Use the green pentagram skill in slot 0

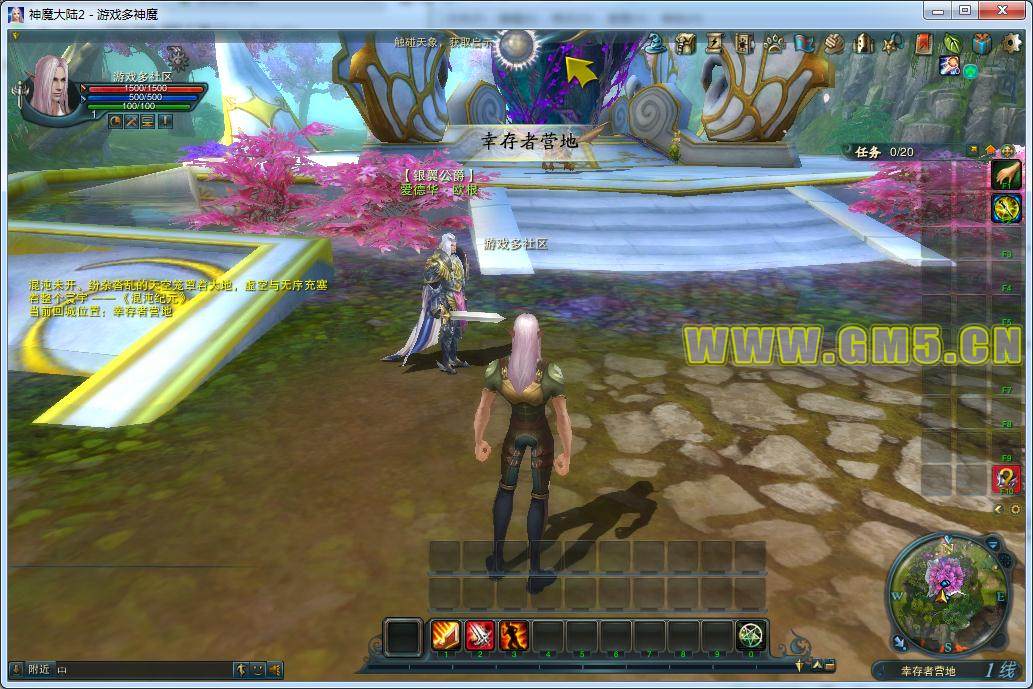pyautogui.click(x=751, y=635)
